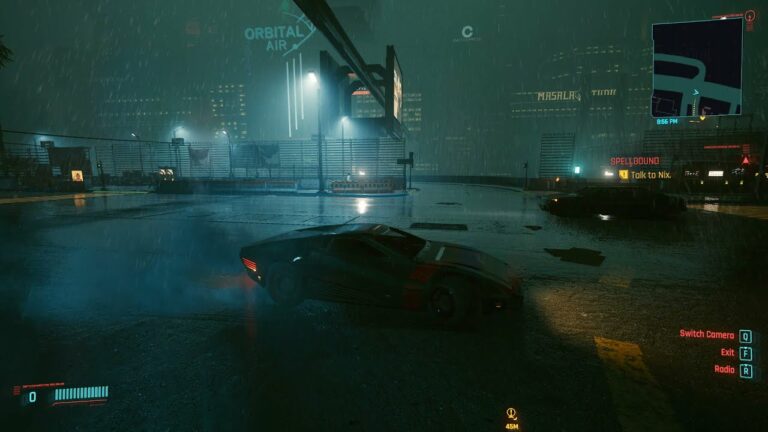Viewport: 768px width, 432px height.
Task: Click the yellow objective waypoint marker
Action: pos(511,413)
